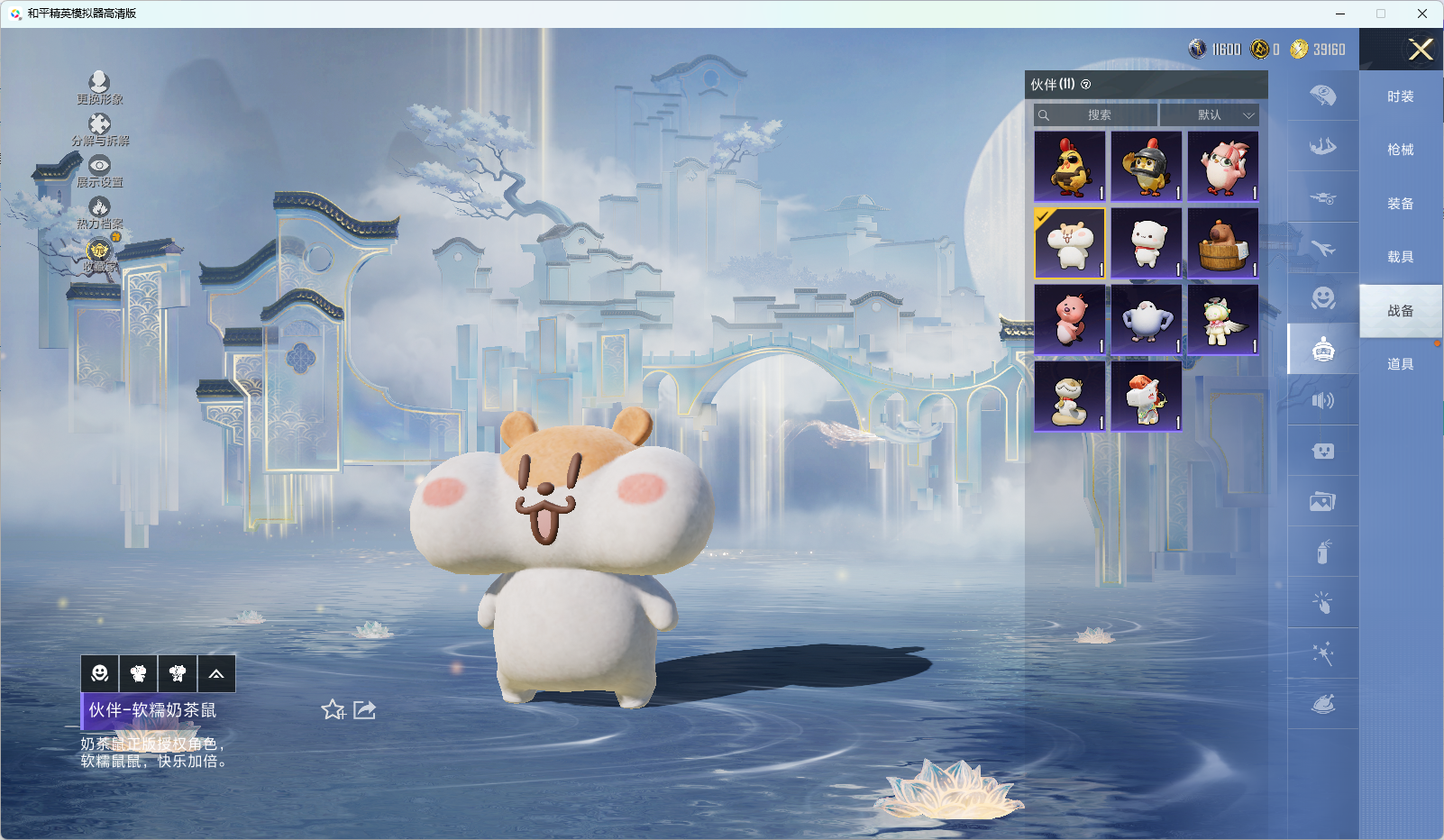Open the 收藏家 collector badge
Viewport: 1444px width, 840px height.
tap(98, 252)
